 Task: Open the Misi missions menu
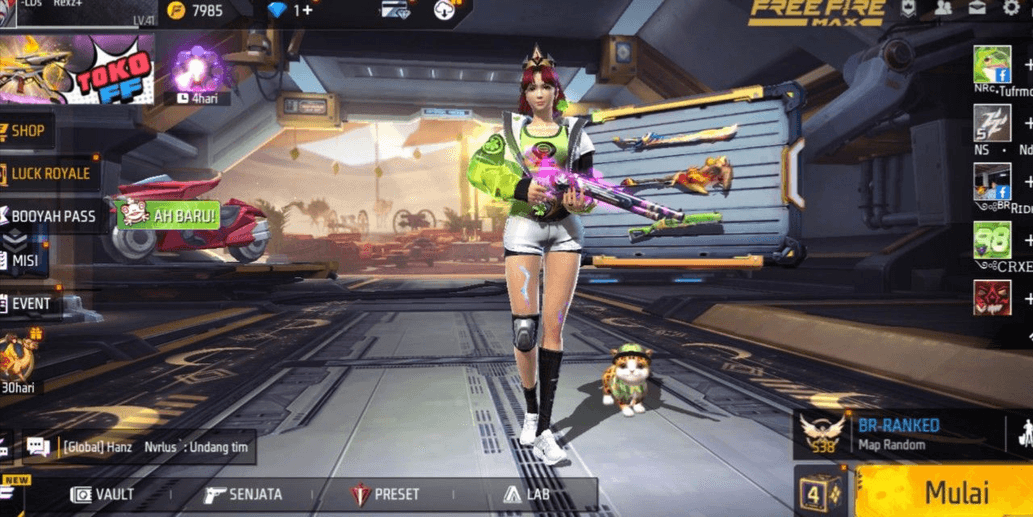[x=23, y=260]
